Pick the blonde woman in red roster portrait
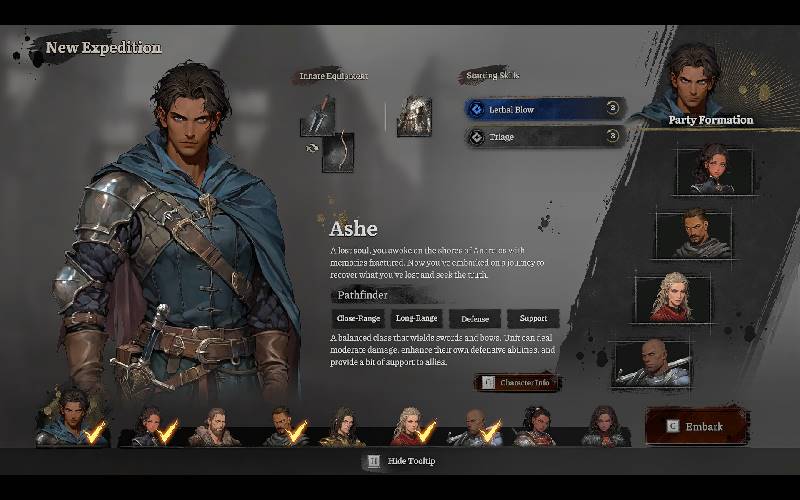The image size is (800, 500). (x=409, y=426)
